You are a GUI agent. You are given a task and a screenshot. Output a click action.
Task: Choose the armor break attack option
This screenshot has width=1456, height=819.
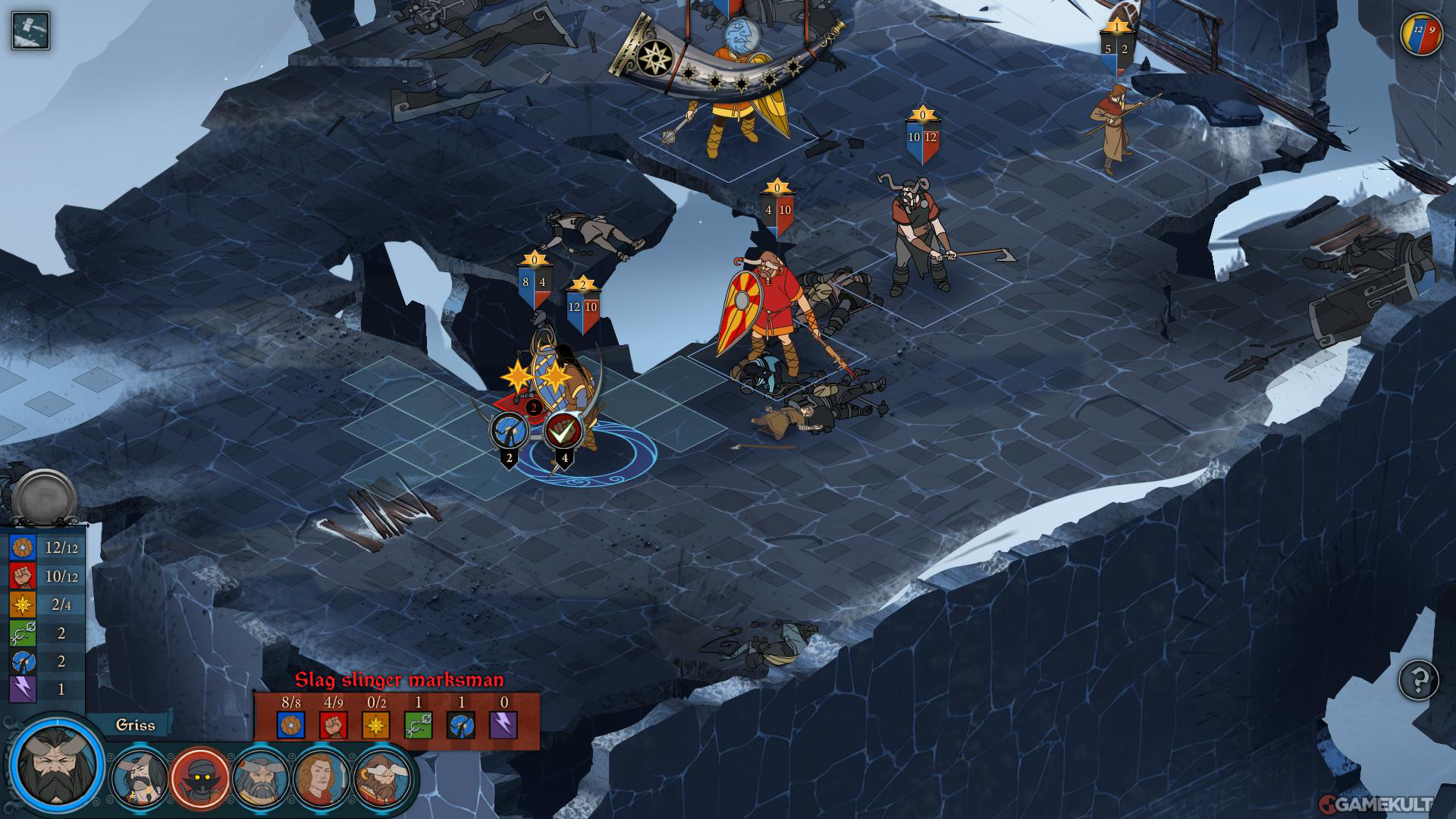coord(509,431)
